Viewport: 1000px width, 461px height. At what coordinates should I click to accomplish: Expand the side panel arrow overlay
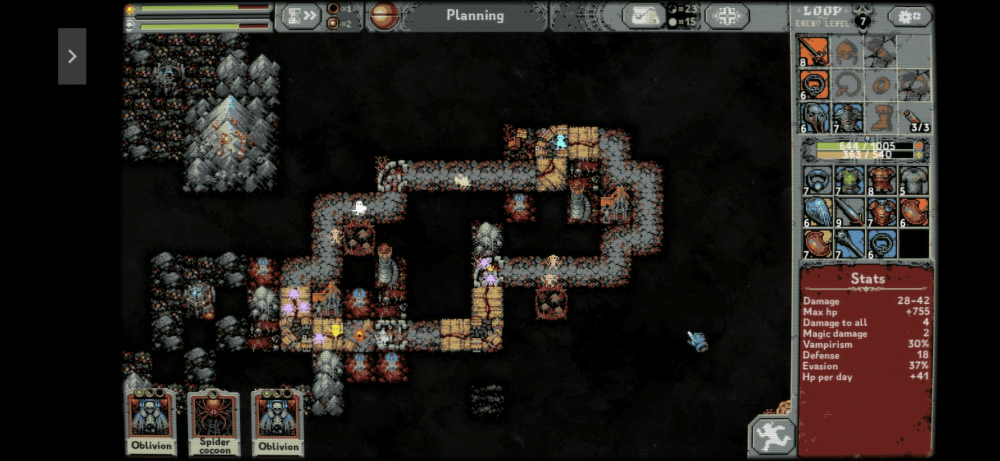(72, 56)
